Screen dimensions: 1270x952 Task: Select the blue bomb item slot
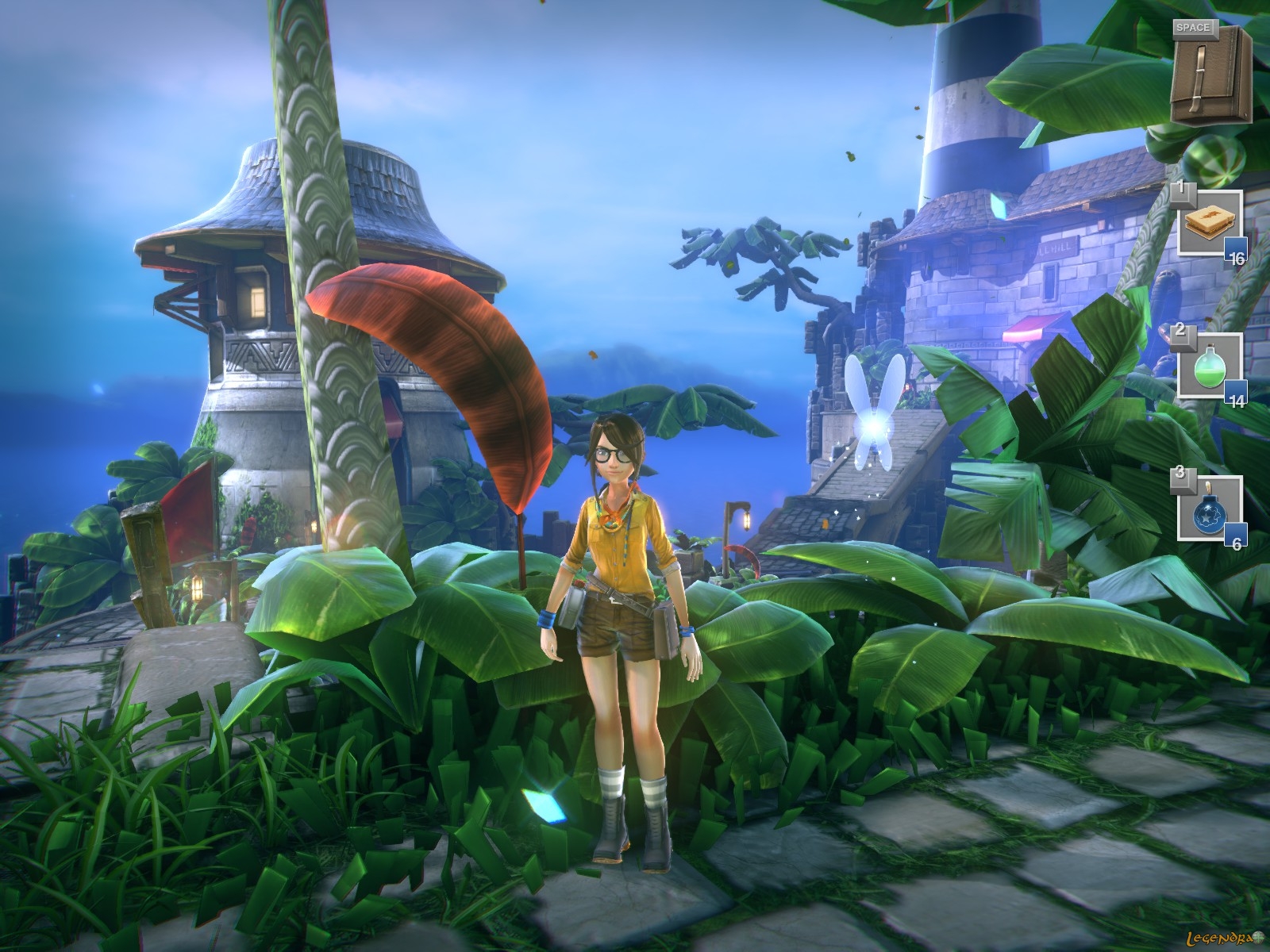click(1209, 509)
